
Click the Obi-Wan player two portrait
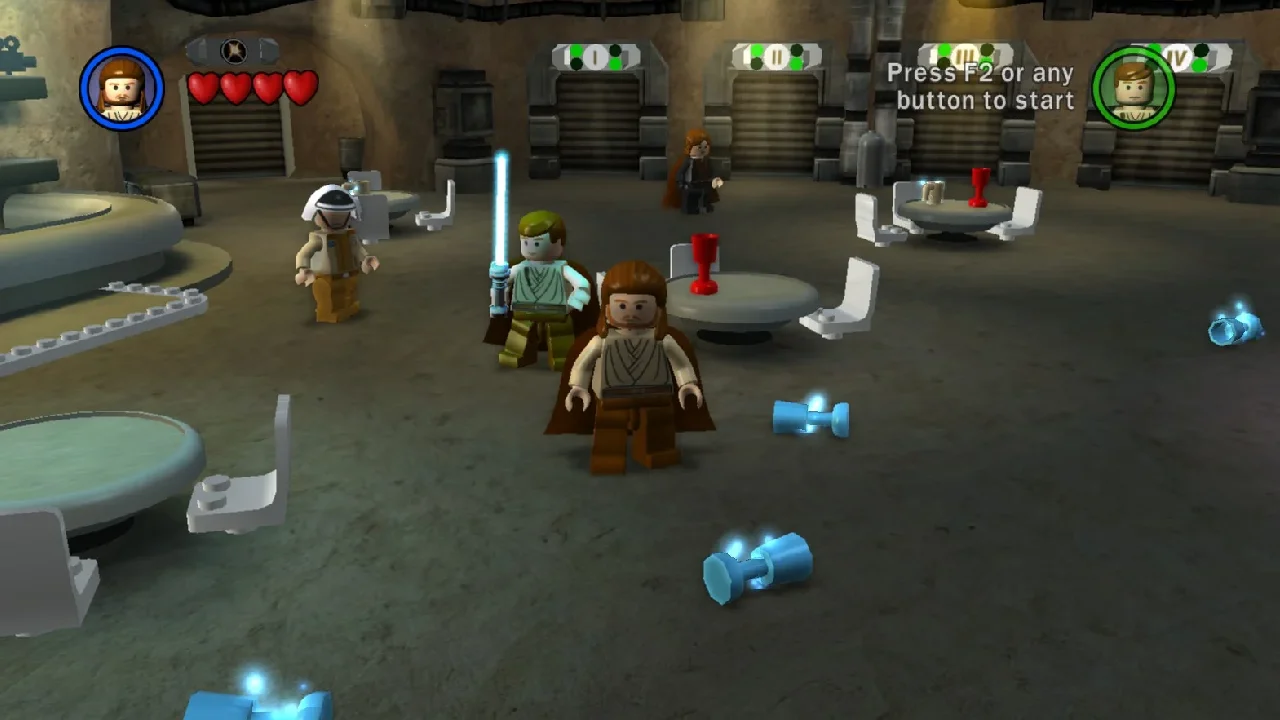pyautogui.click(x=1133, y=88)
